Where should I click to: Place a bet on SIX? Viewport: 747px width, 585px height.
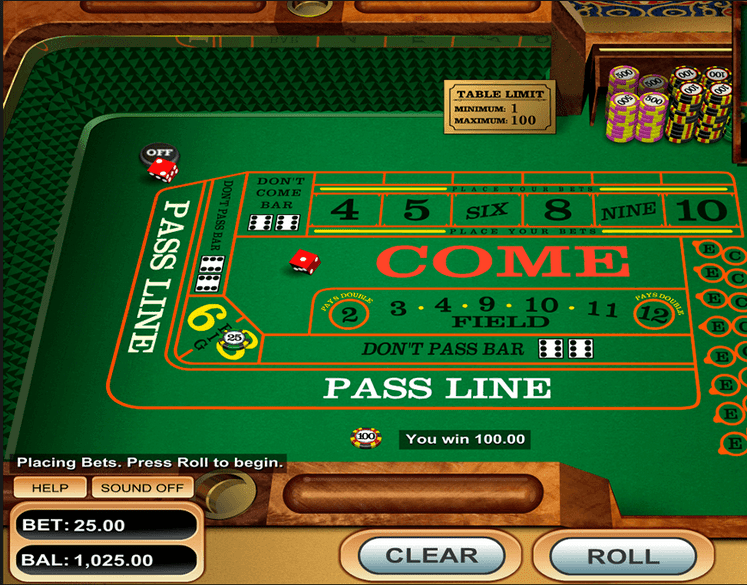[486, 211]
